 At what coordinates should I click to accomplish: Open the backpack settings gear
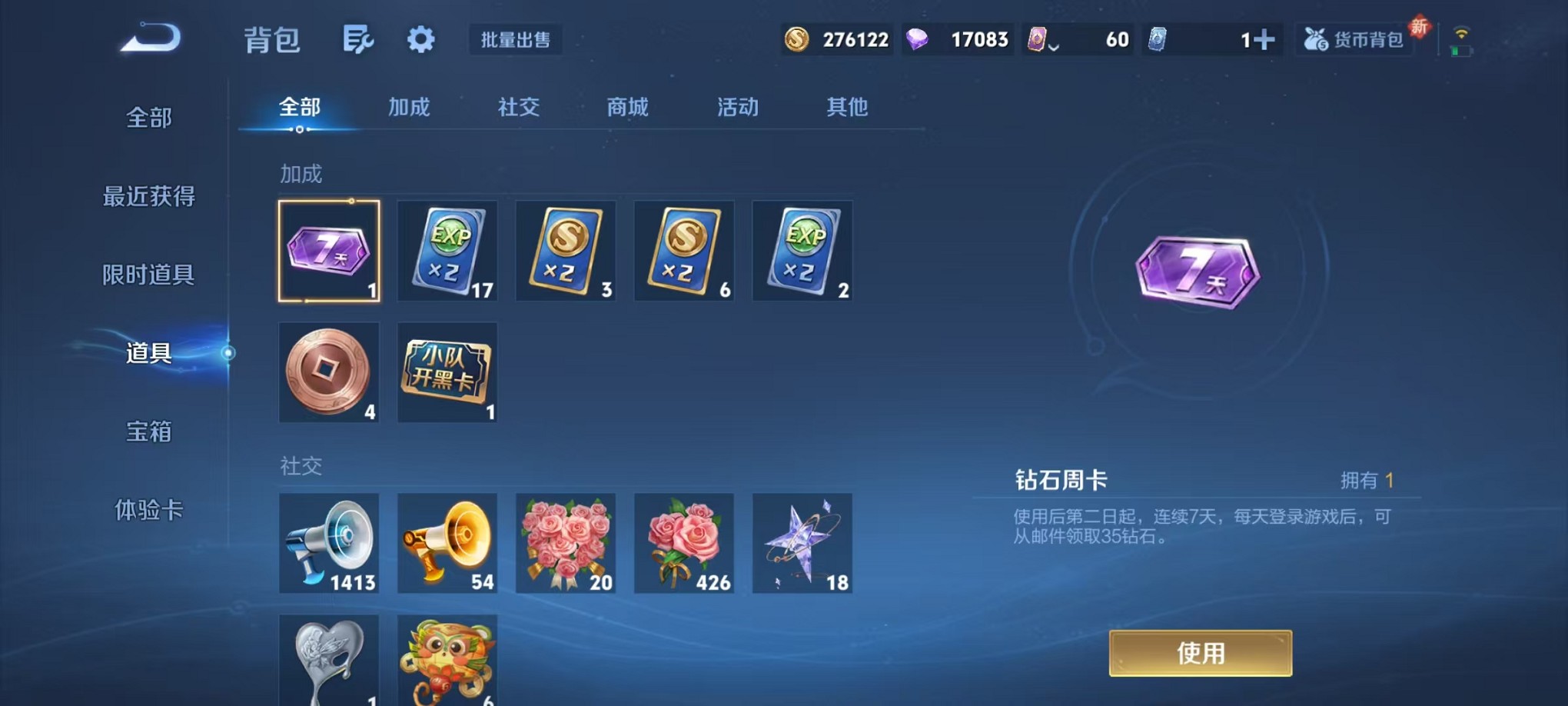click(420, 40)
